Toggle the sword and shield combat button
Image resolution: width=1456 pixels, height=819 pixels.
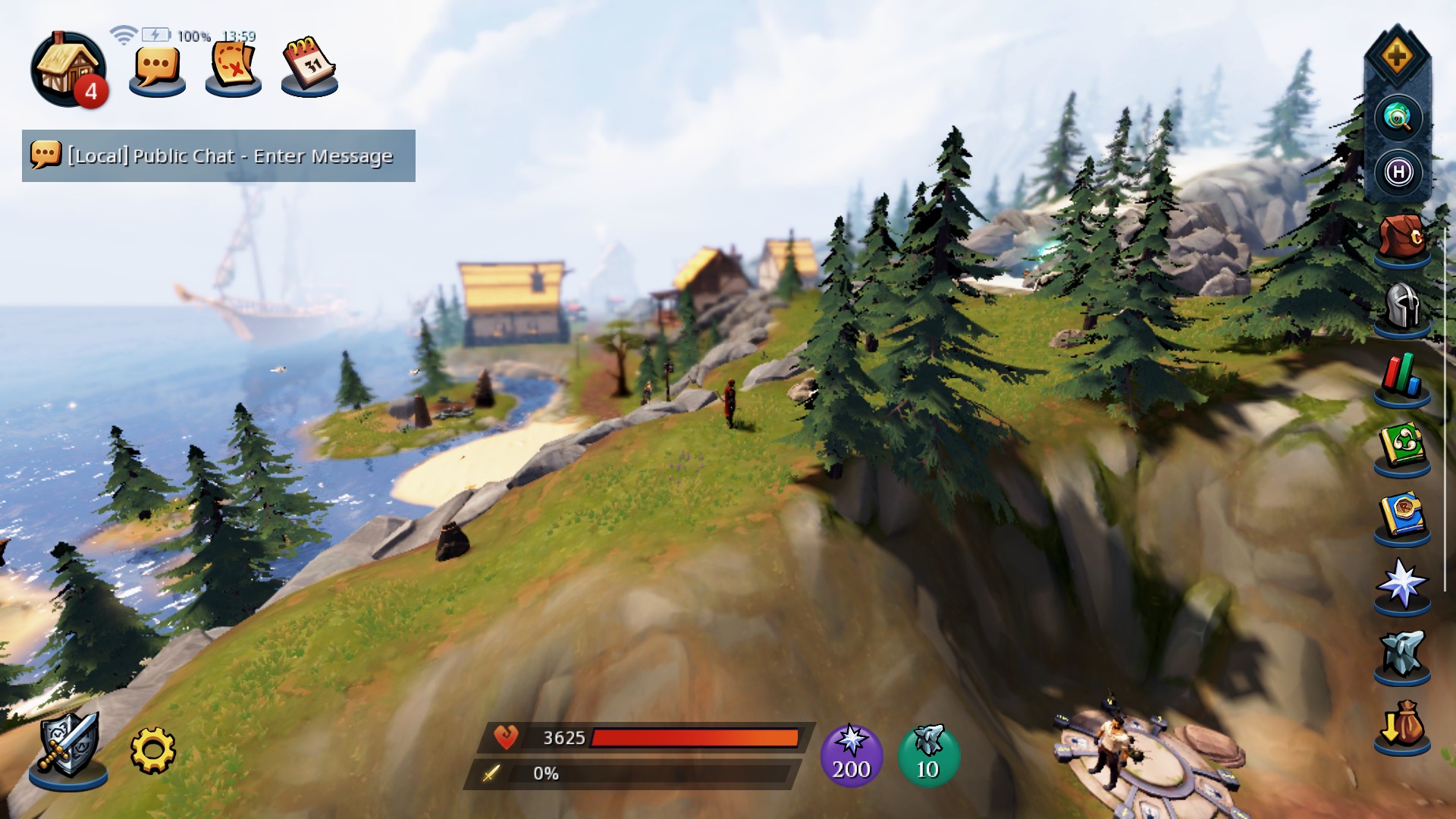(x=68, y=747)
